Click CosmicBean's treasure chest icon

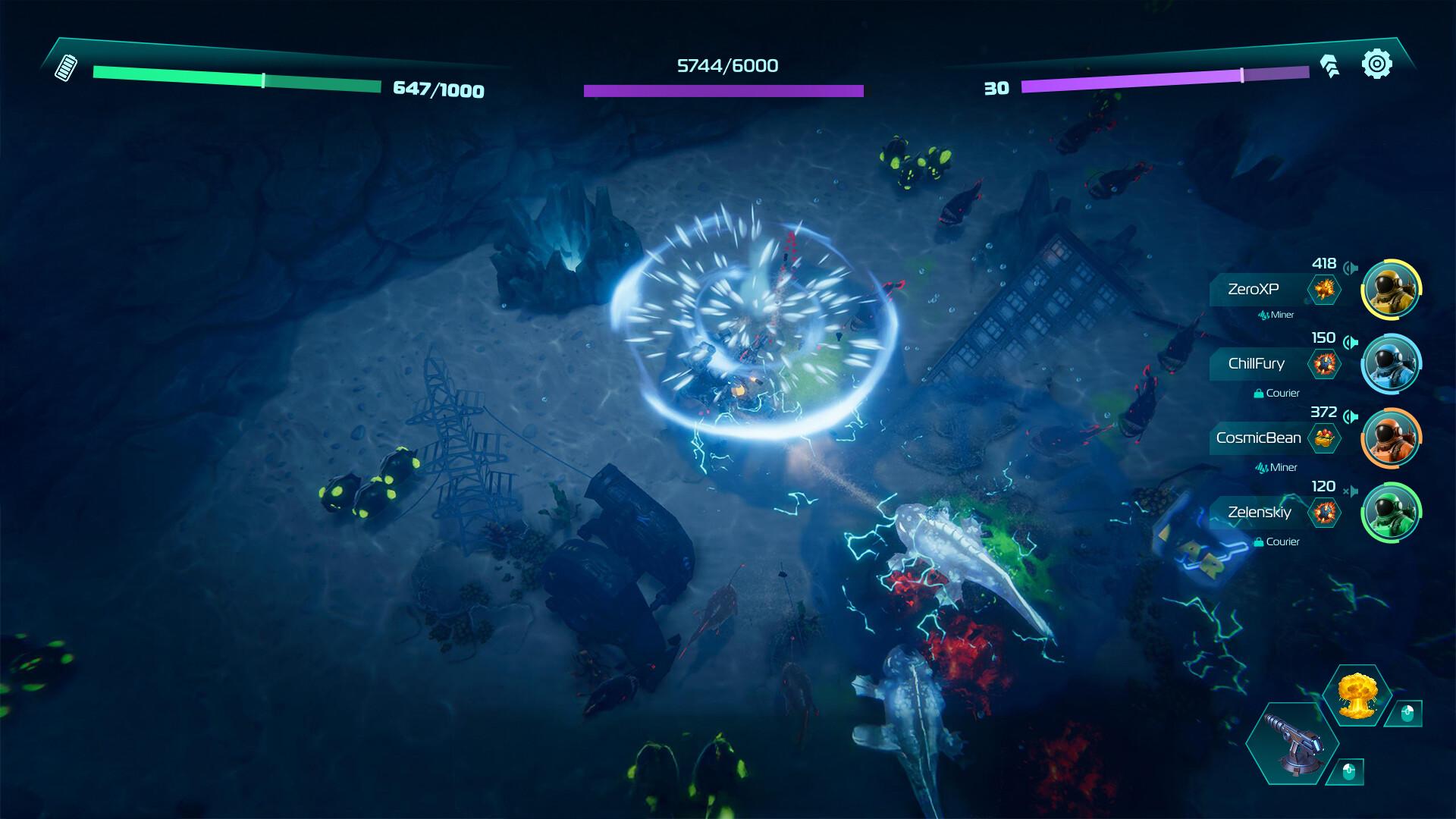[1323, 437]
